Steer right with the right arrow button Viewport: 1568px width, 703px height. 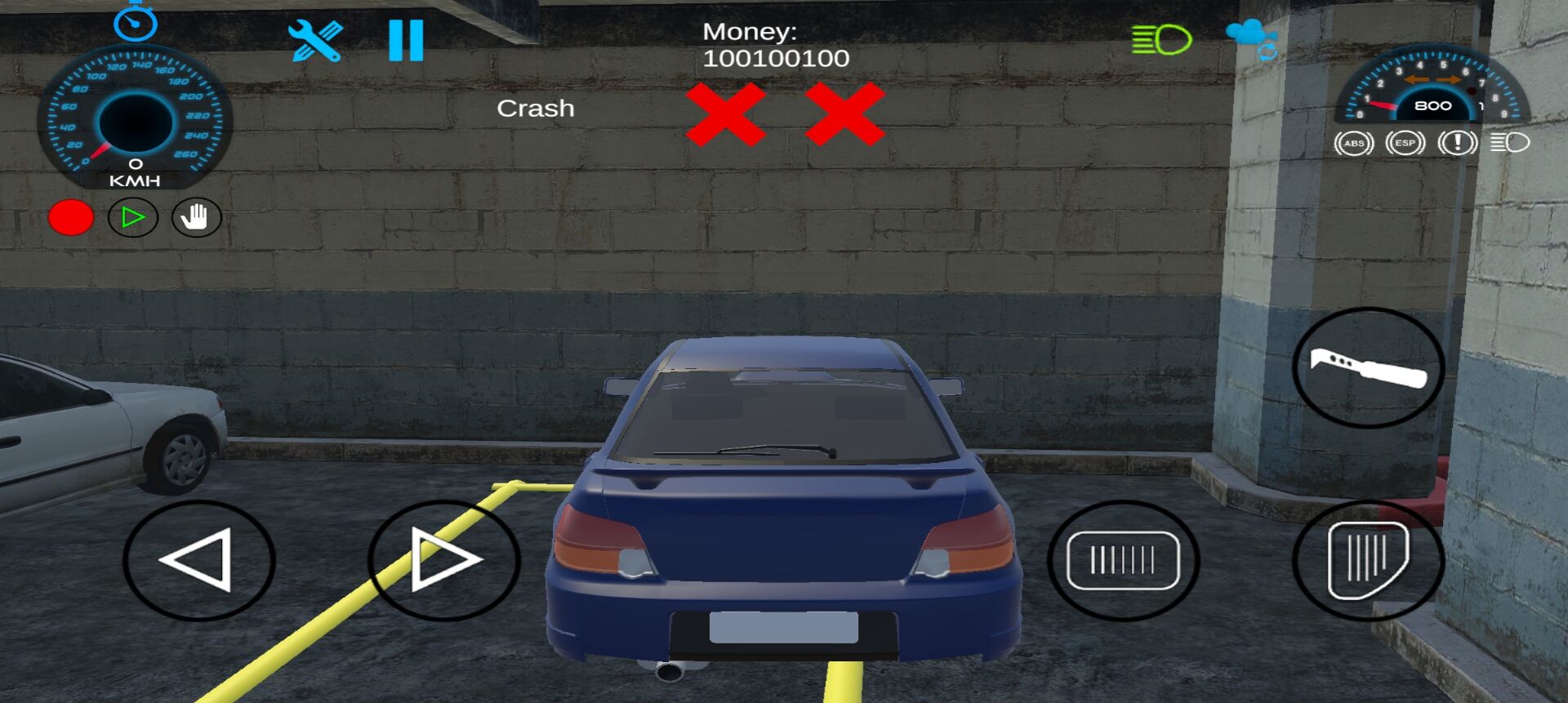[x=443, y=560]
